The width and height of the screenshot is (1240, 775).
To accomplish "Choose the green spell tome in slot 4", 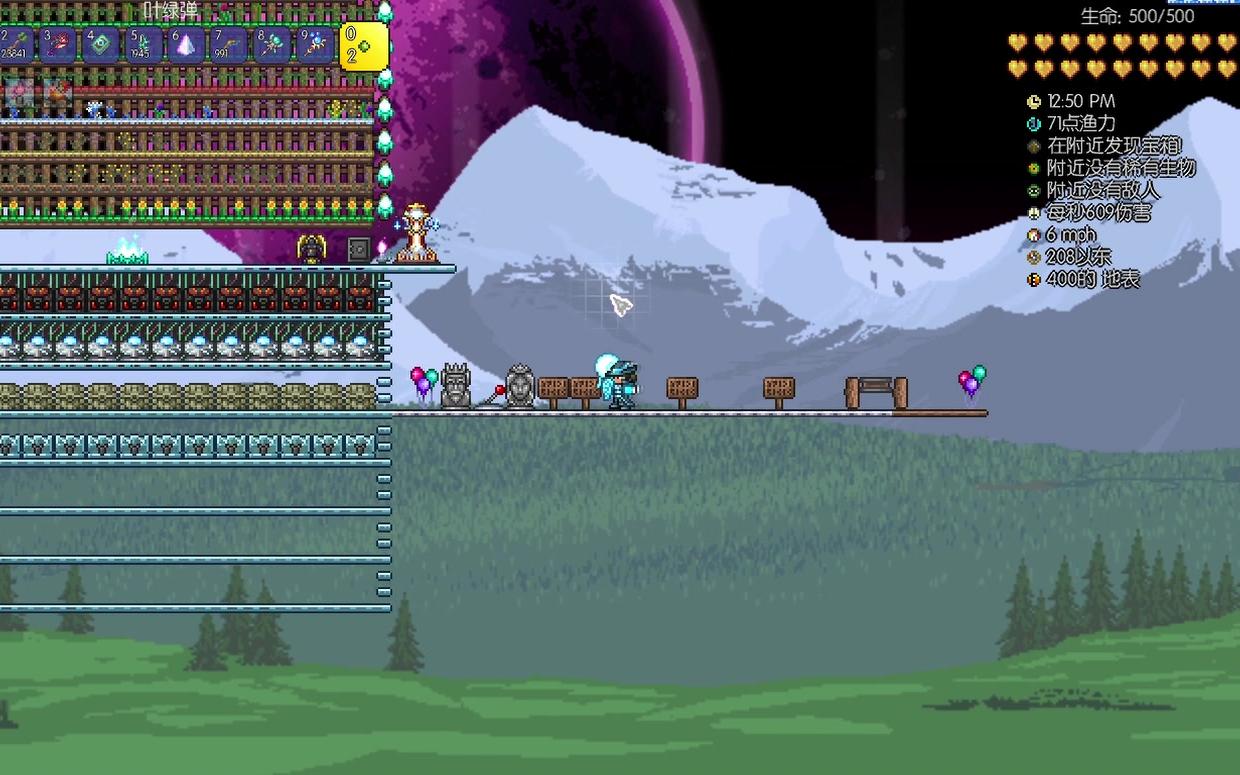I will [x=101, y=45].
